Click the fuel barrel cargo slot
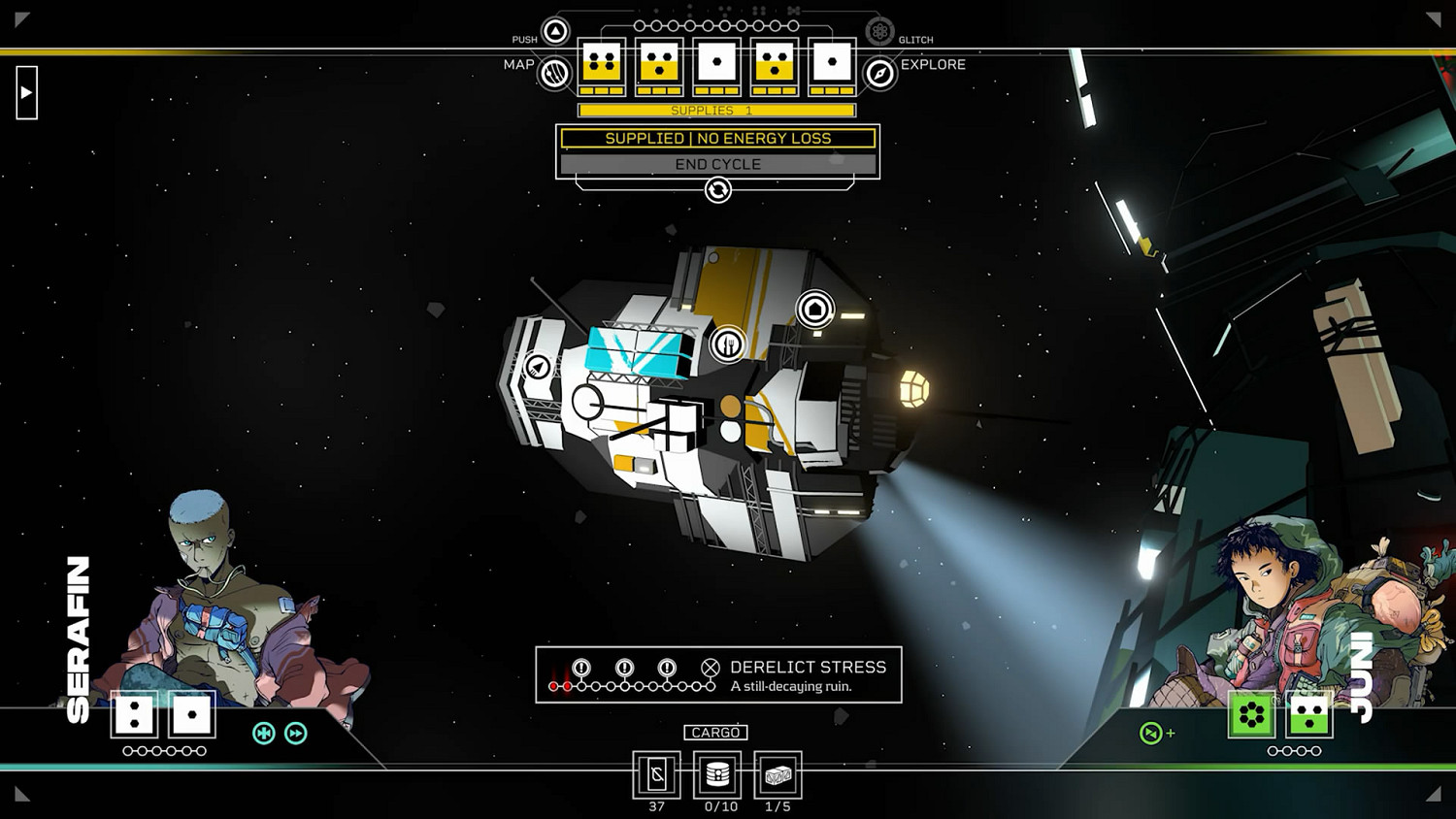 pyautogui.click(x=717, y=774)
